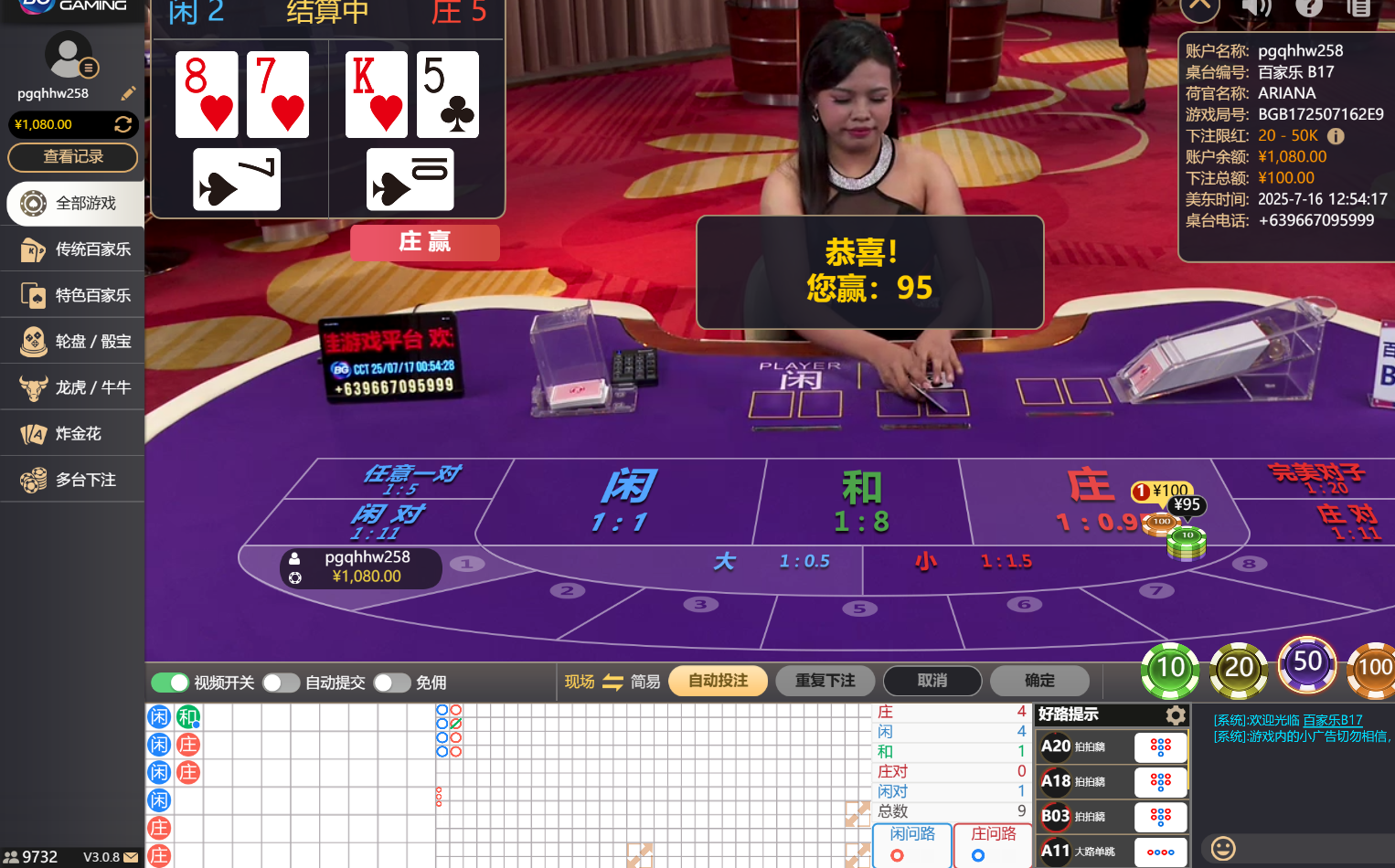The image size is (1395, 868).
Task: Turn on the 免佣 commission-free toggle
Action: tap(392, 682)
